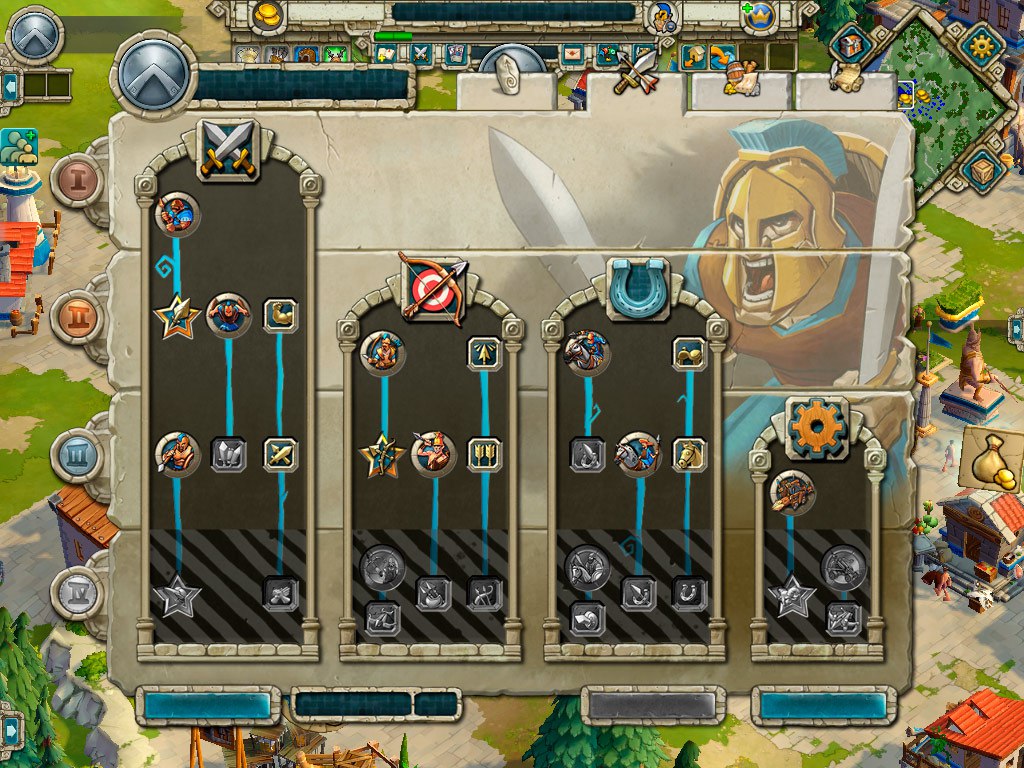
Task: Select the bronze age I medallion
Action: [76, 180]
